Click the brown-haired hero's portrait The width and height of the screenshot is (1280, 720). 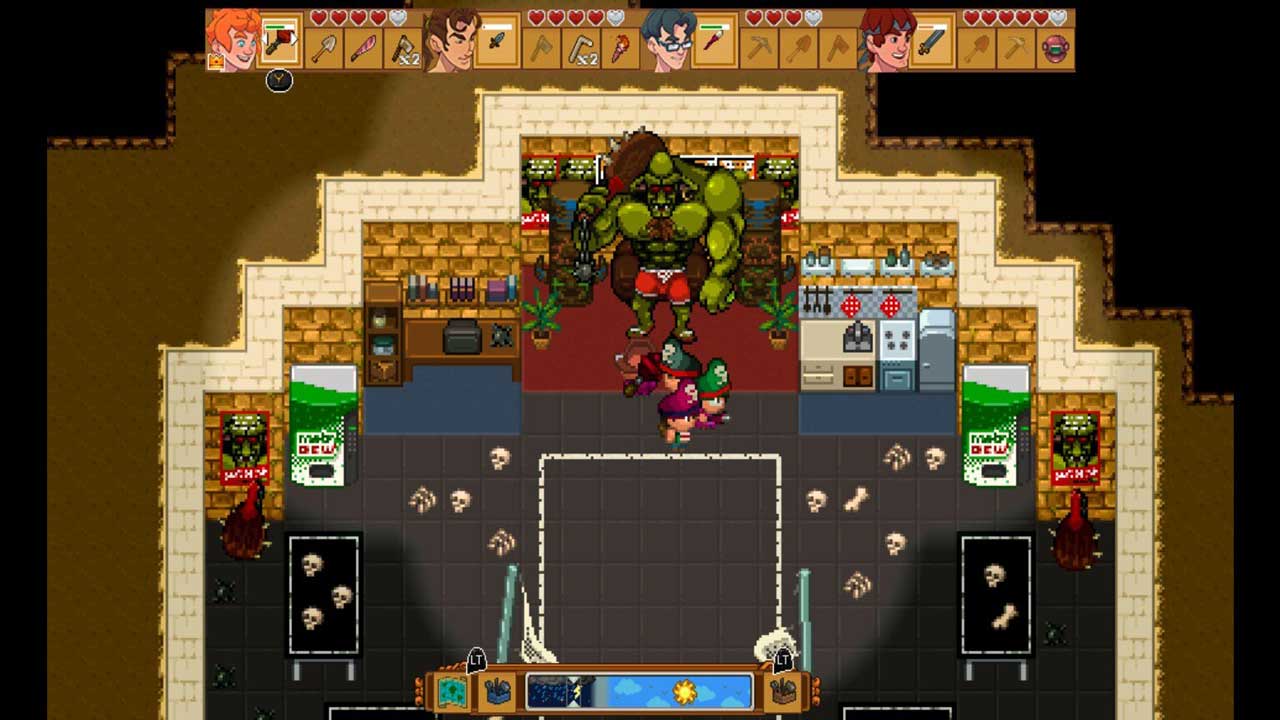(x=450, y=41)
